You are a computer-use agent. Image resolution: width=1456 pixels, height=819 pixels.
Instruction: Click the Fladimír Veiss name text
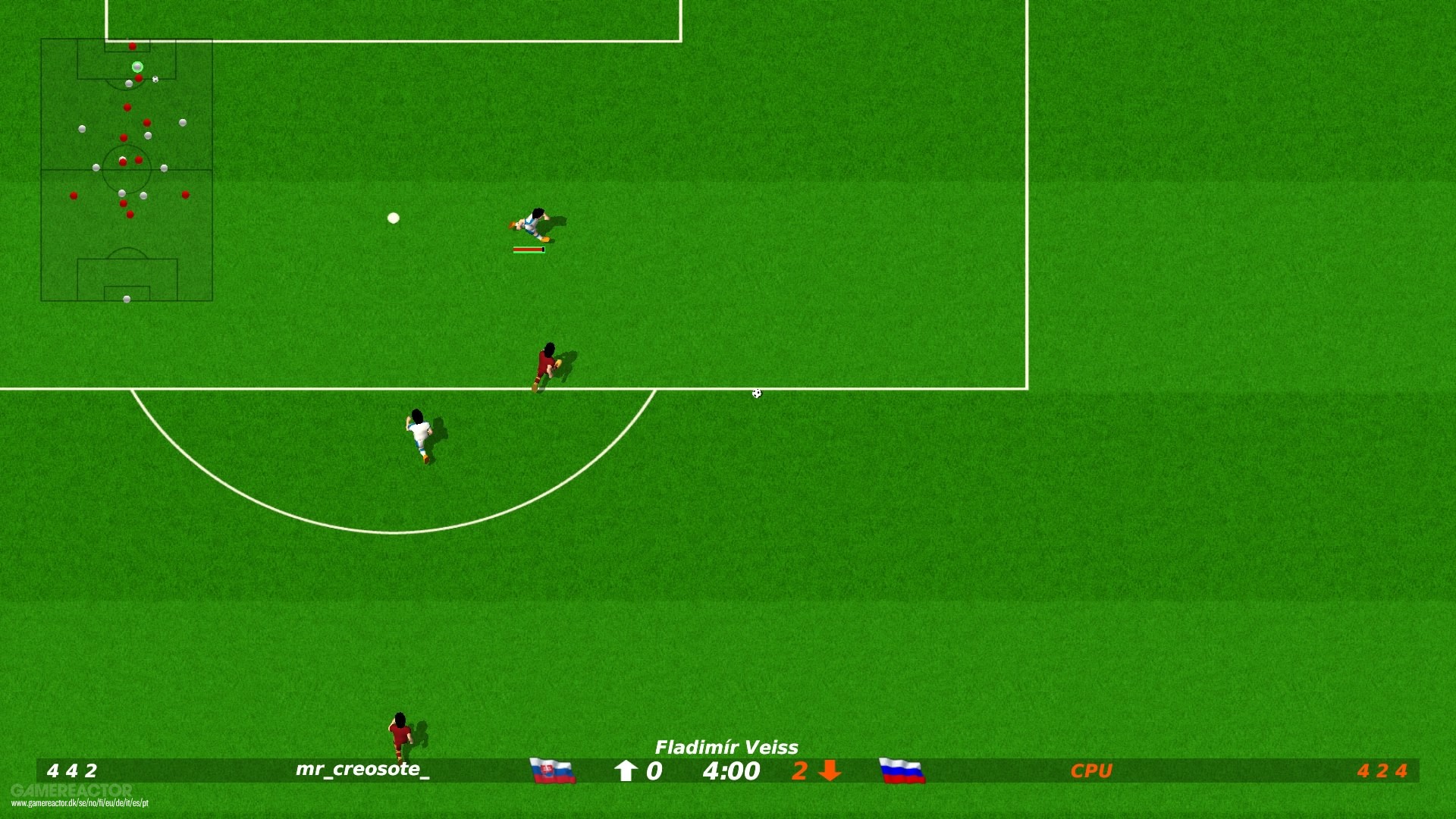tap(726, 748)
